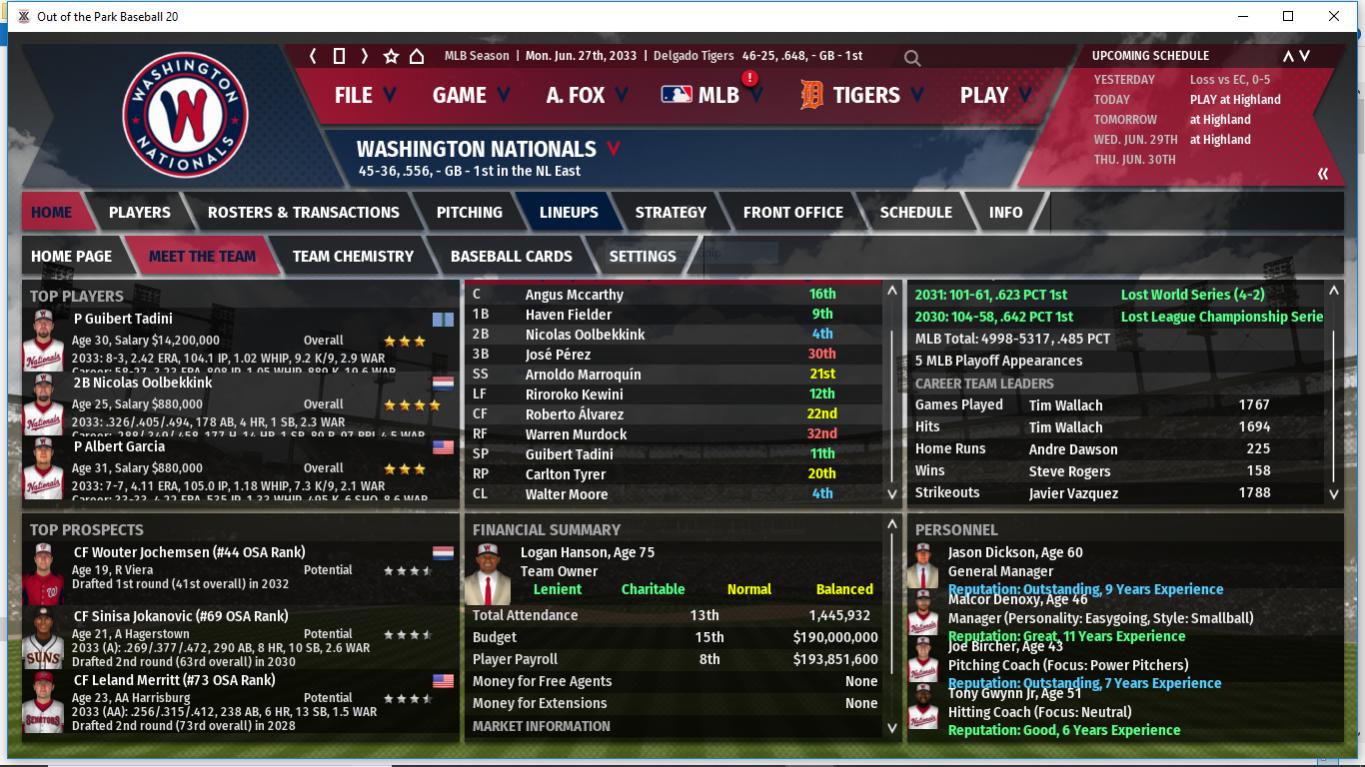Show the FRONT OFFICE tab
Screen dimensions: 1365x767
[792, 212]
